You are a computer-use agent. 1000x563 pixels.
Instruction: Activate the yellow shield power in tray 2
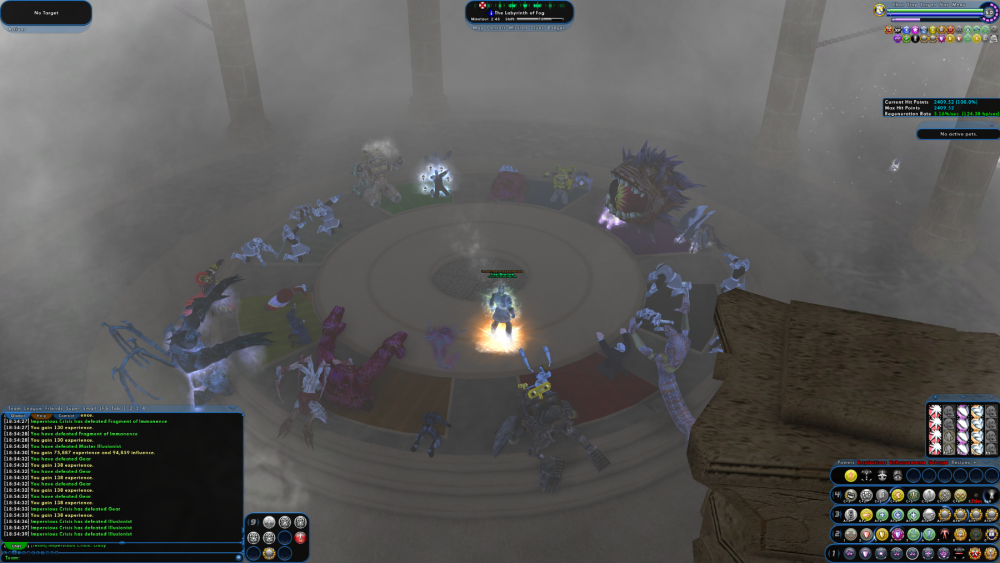[x=881, y=535]
